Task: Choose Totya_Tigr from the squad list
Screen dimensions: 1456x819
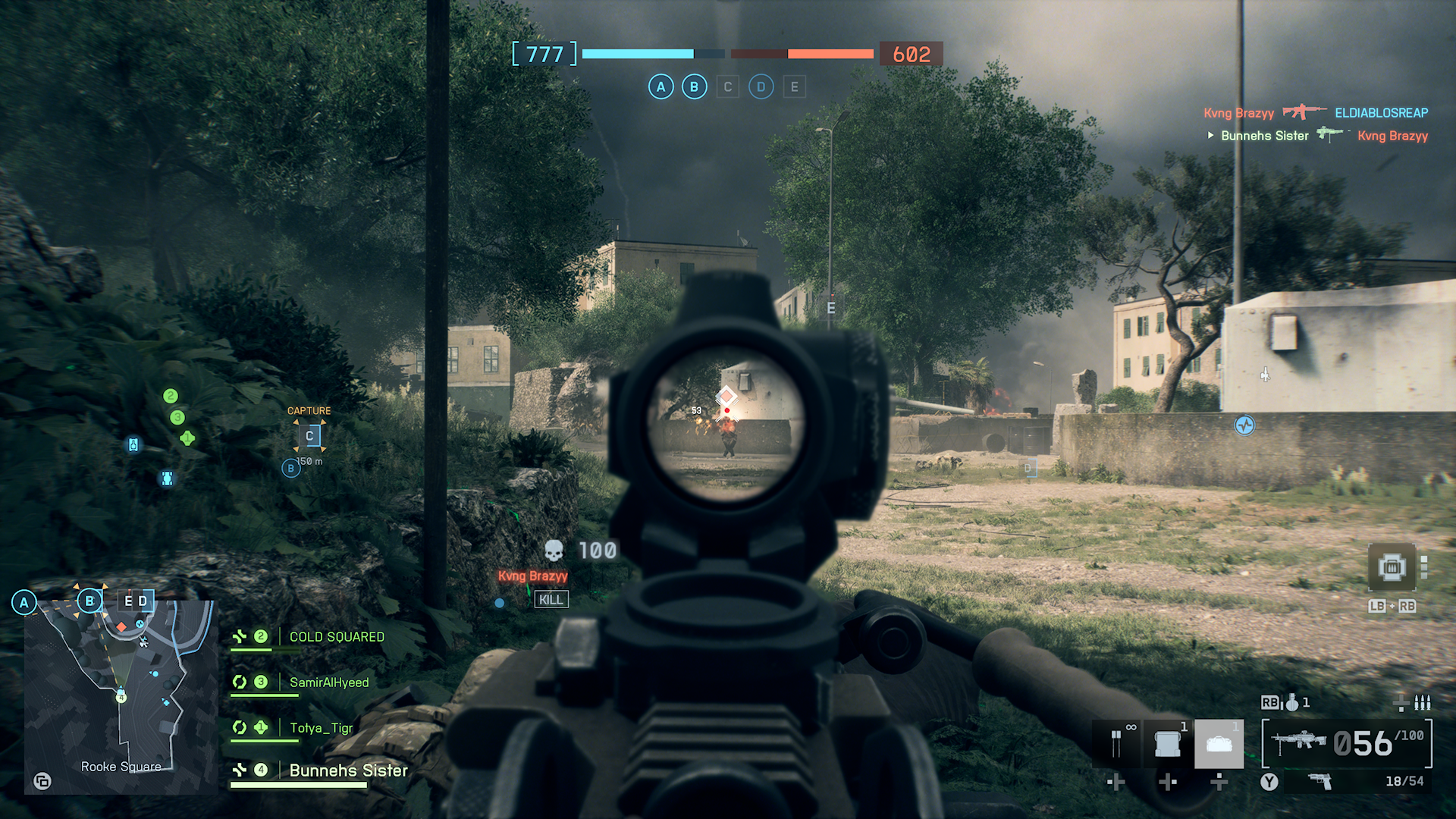Action: pyautogui.click(x=322, y=728)
